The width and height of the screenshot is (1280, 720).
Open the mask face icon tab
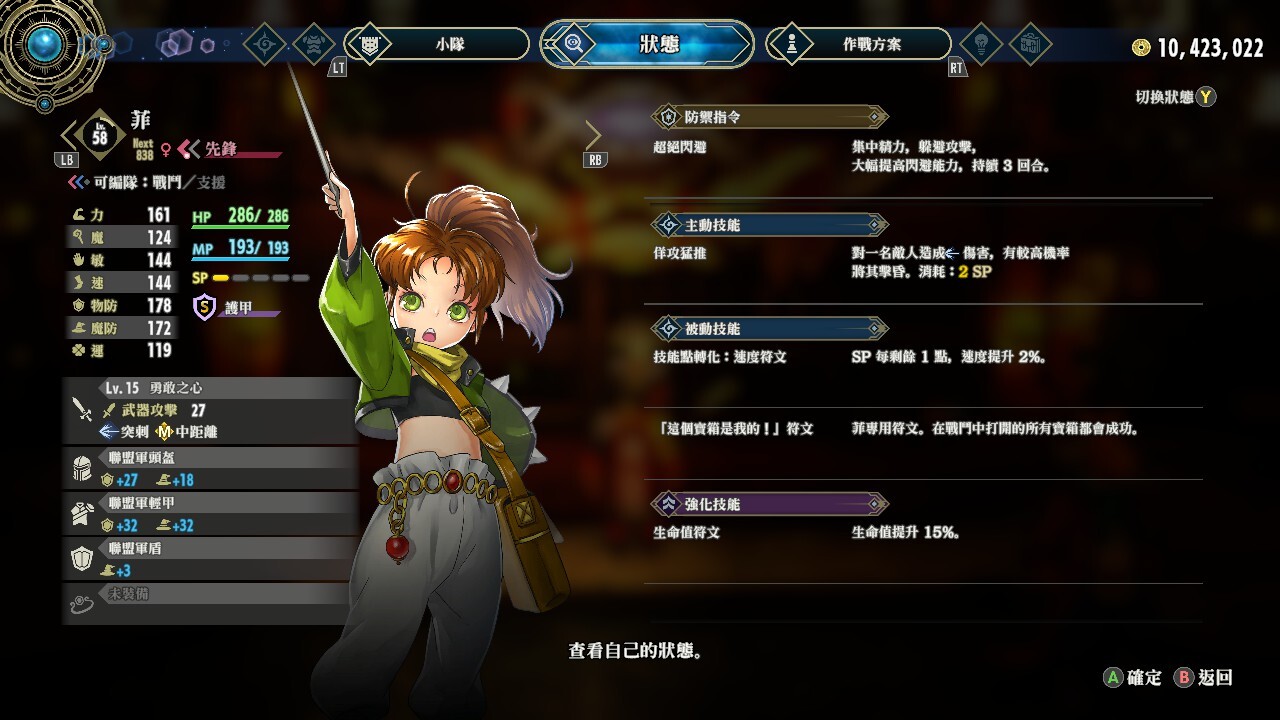point(314,44)
